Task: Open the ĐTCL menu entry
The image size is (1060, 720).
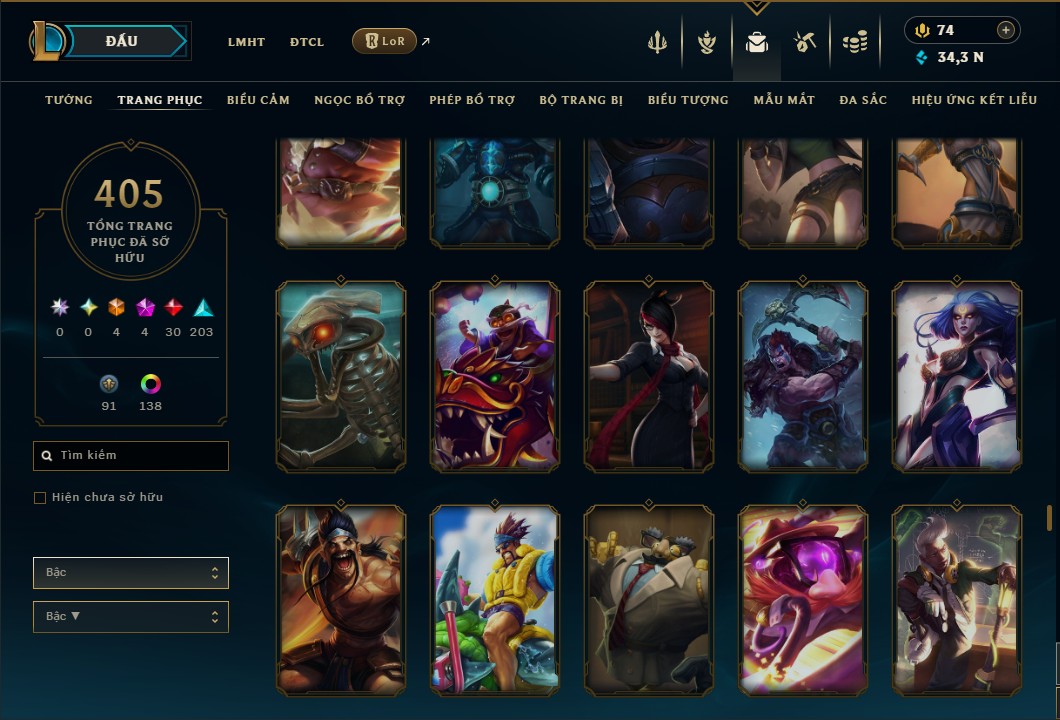Action: pos(307,42)
